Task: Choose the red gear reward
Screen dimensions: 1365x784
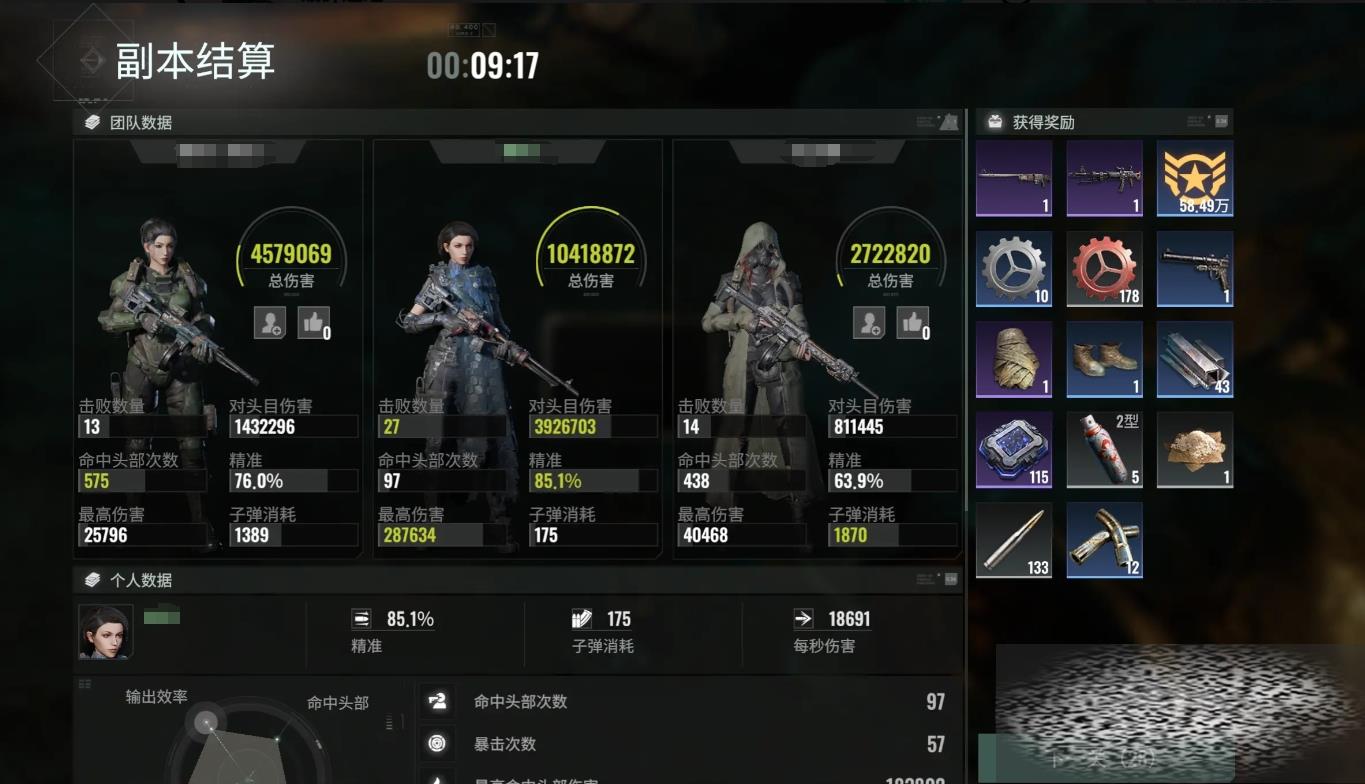Action: pos(1104,268)
